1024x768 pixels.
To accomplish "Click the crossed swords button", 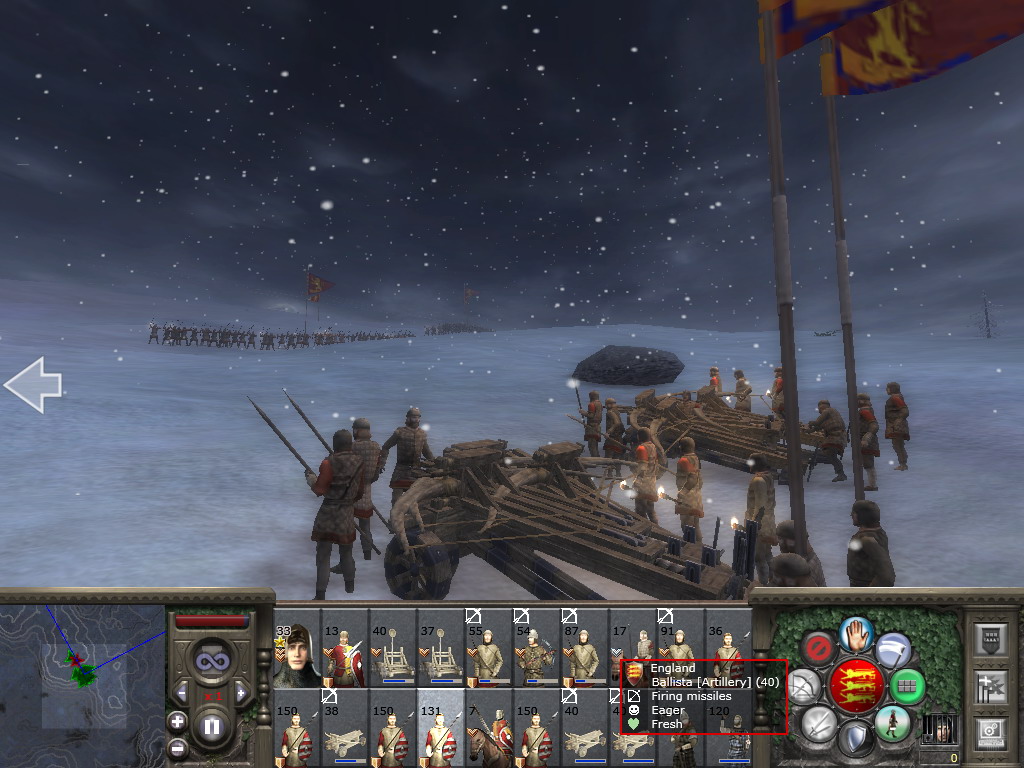I will (819, 724).
